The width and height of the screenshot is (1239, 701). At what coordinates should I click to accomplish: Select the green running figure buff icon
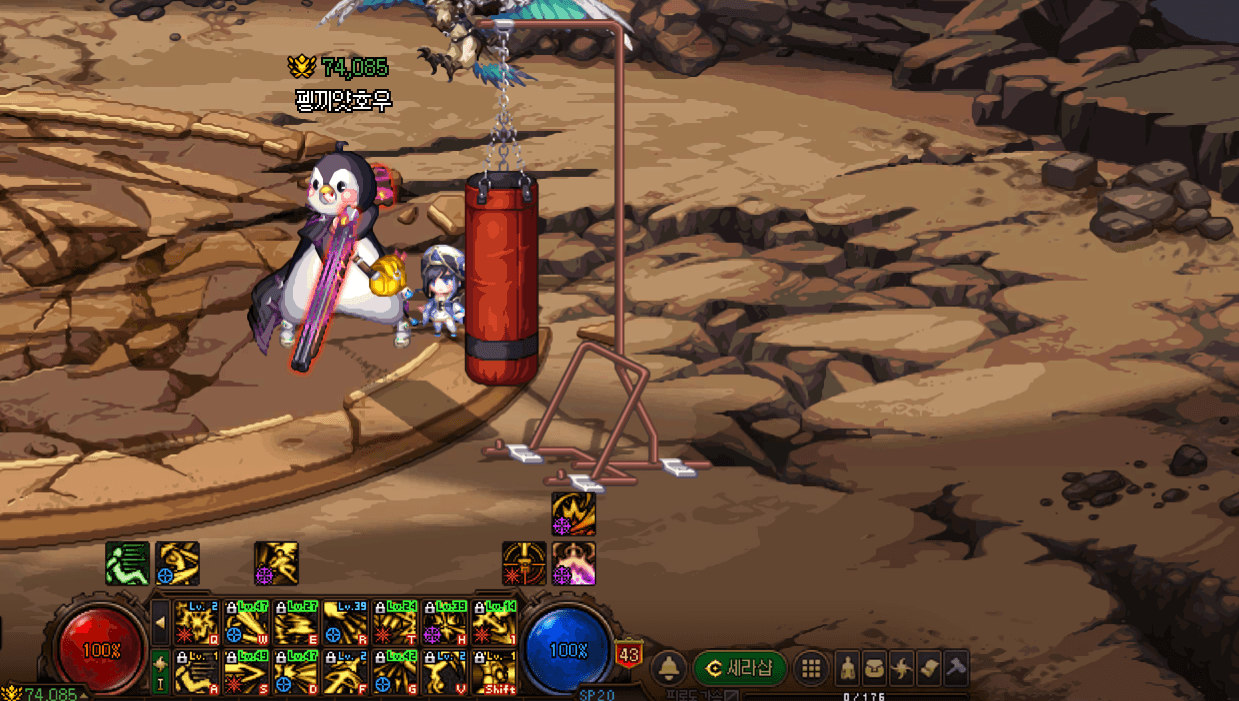128,563
